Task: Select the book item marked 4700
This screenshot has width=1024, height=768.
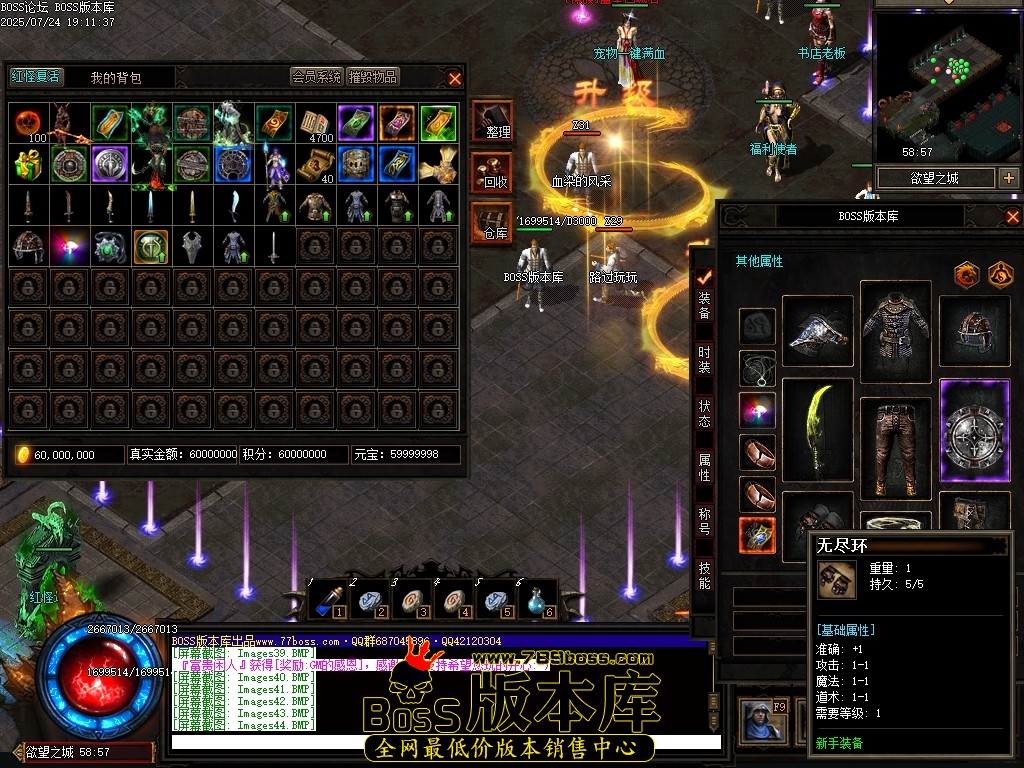Action: pos(315,122)
